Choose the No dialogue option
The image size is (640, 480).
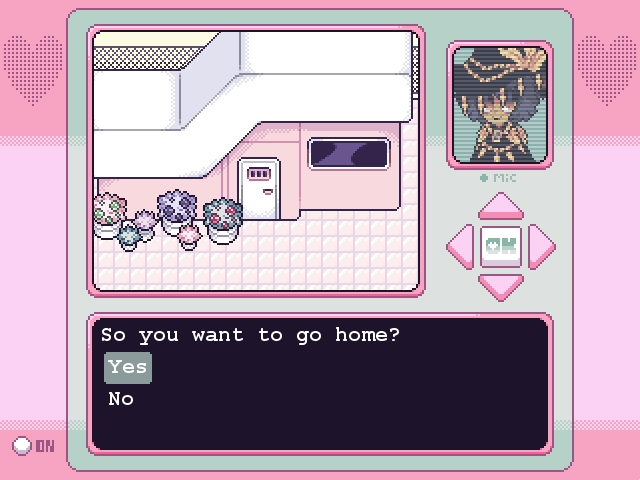click(x=121, y=399)
